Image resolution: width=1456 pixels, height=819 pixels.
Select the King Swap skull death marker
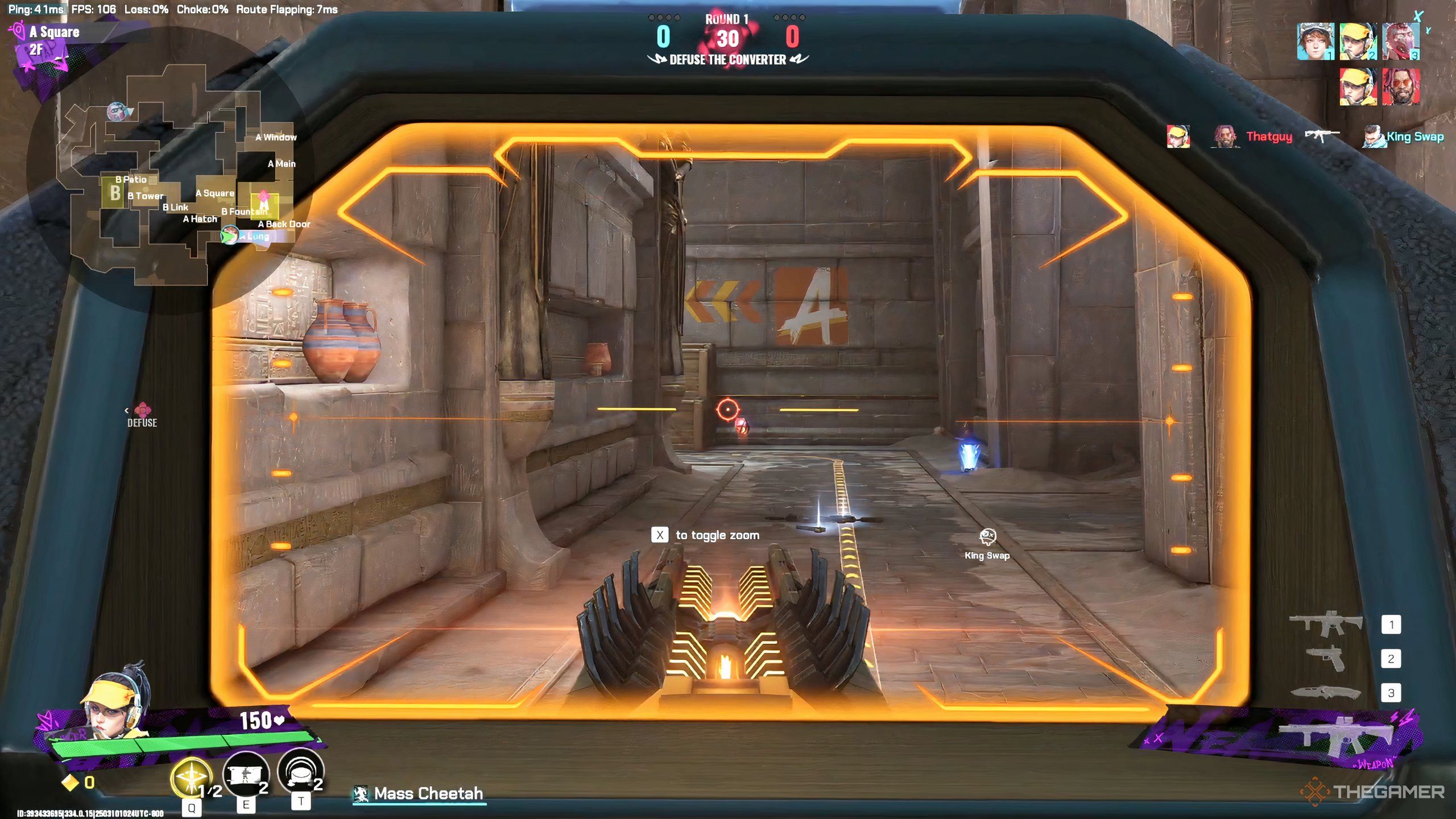coord(987,536)
